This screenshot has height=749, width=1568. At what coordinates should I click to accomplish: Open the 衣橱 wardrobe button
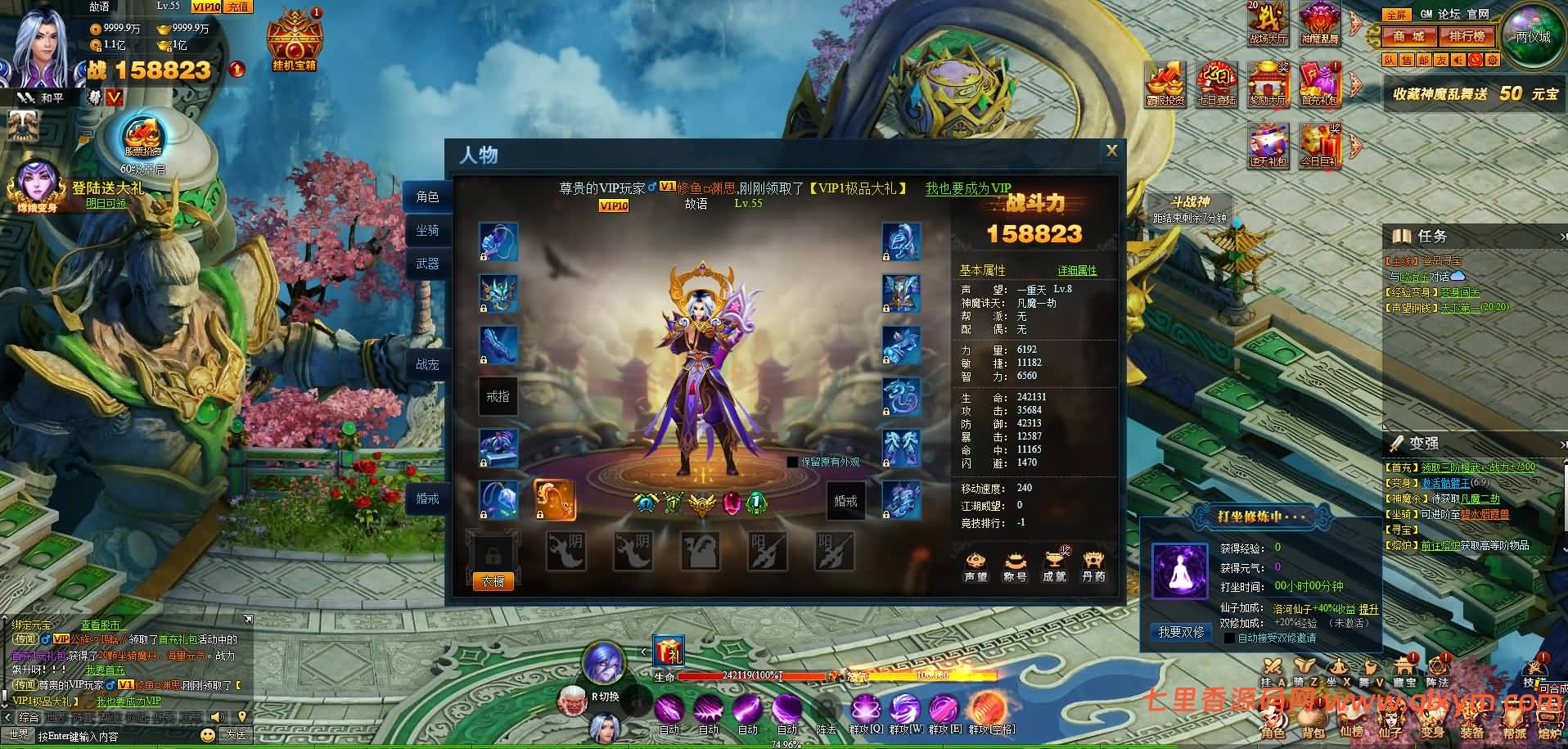[493, 580]
